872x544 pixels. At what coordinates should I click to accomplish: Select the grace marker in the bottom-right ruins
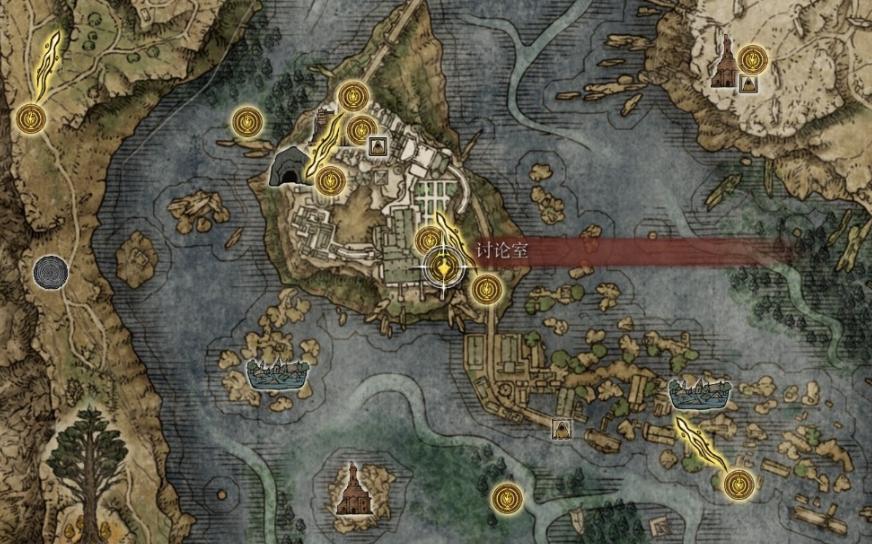coord(738,483)
